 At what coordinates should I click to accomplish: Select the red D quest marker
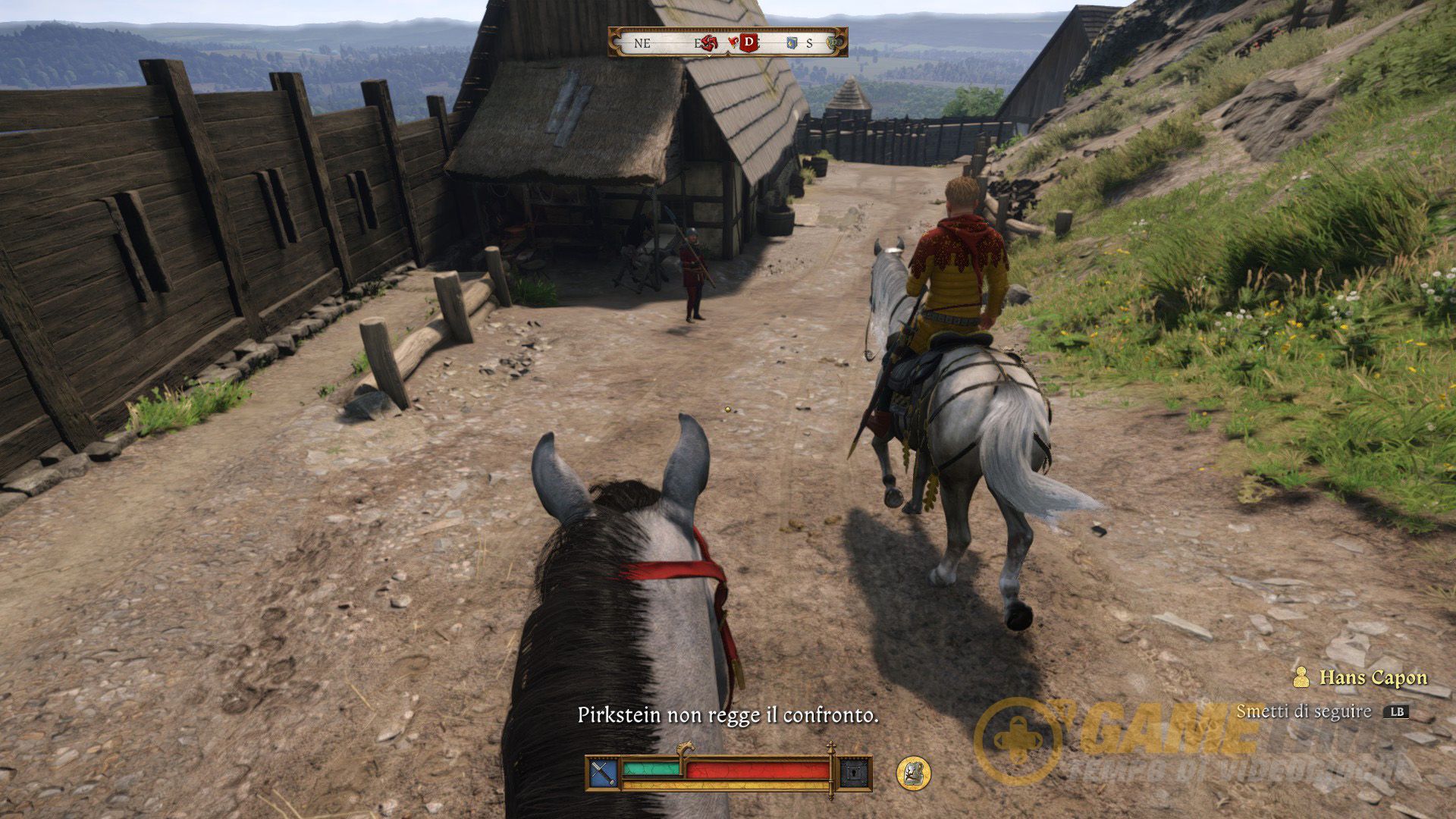coord(748,42)
